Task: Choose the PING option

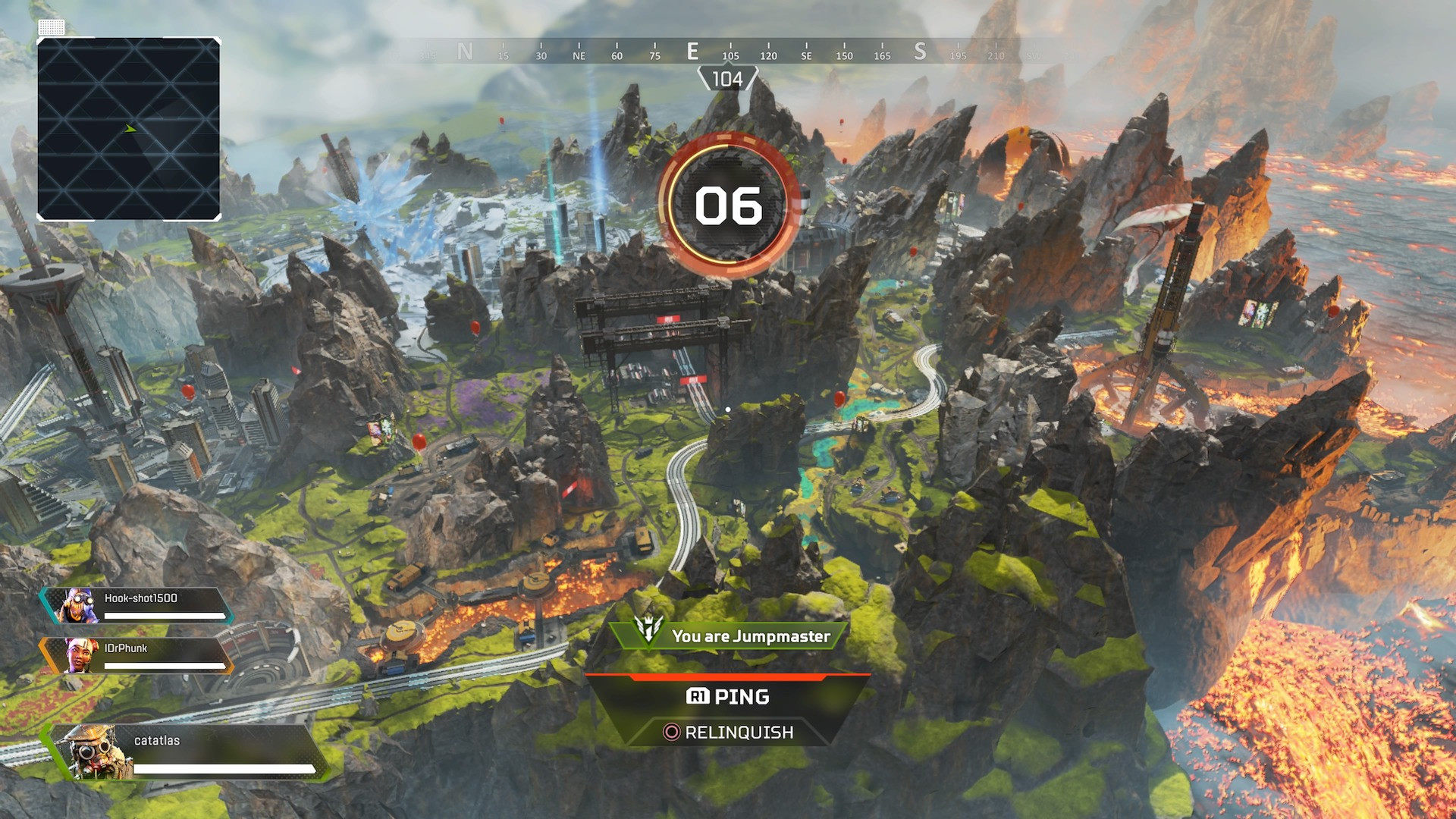Action: click(x=728, y=696)
